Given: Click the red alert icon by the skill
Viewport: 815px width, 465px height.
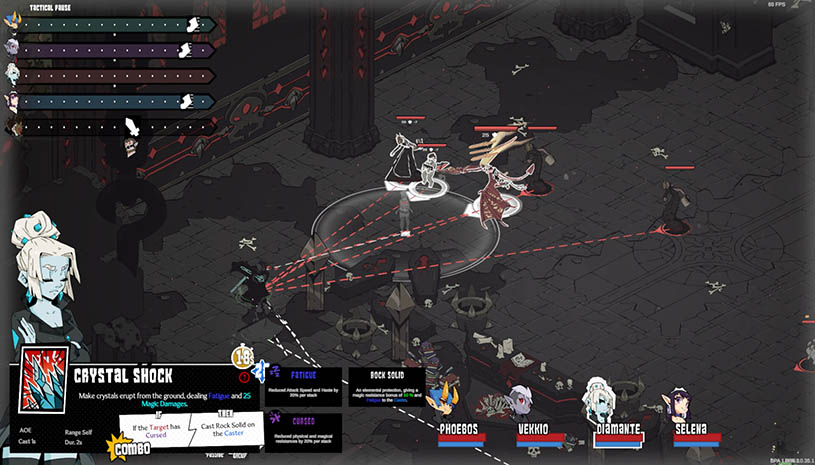Looking at the screenshot, I should click(x=245, y=377).
